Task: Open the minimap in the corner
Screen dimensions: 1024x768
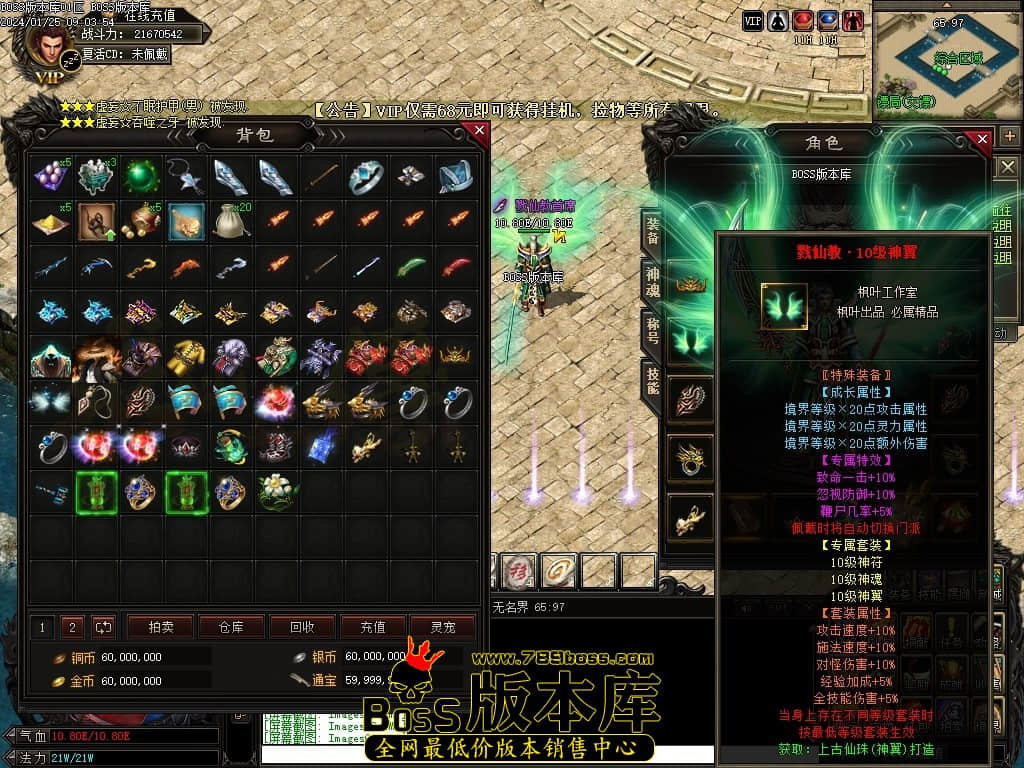Action: pos(948,58)
